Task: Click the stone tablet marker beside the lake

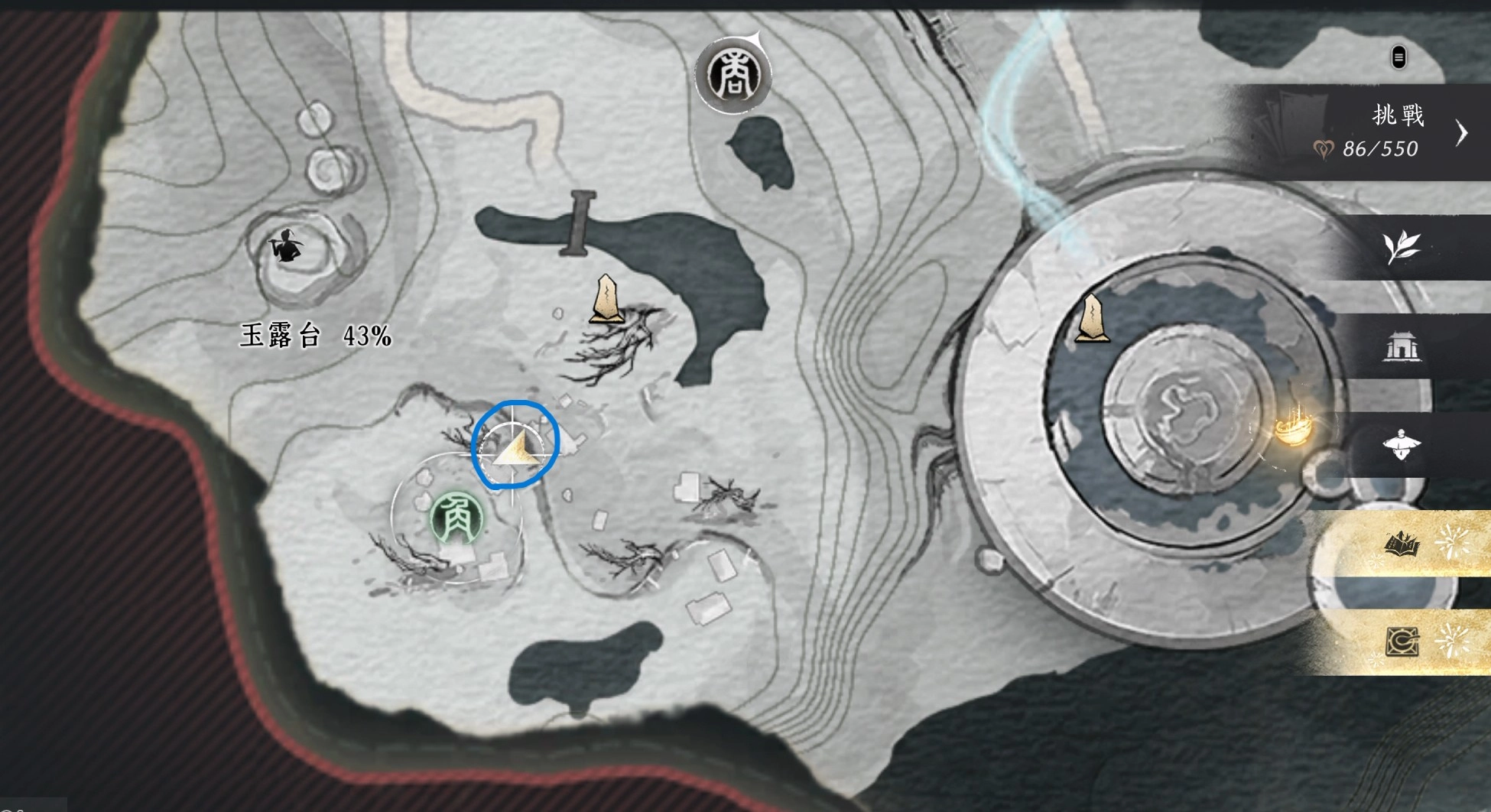Action: [608, 300]
